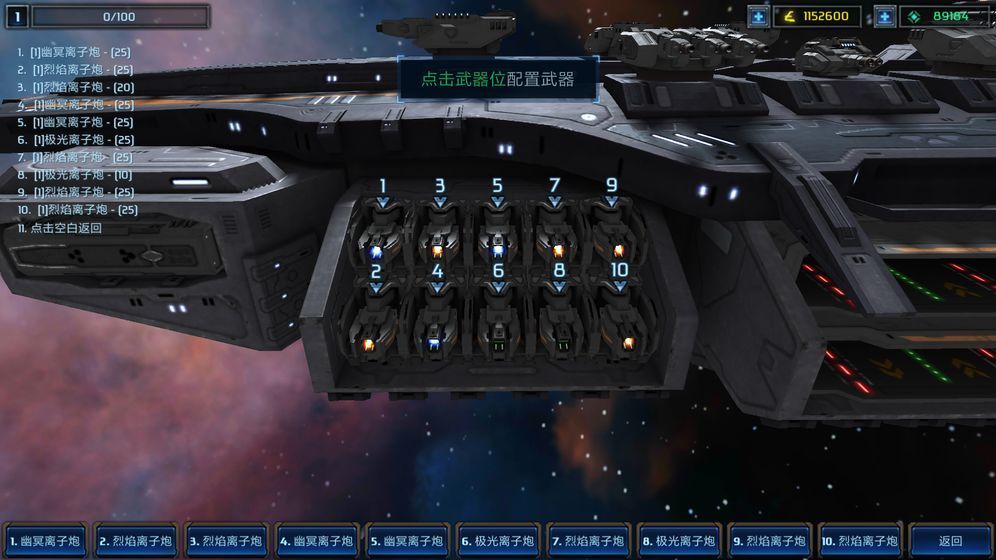Add gems with the plus button beside 89184
The height and width of the screenshot is (560, 996).
coord(884,16)
